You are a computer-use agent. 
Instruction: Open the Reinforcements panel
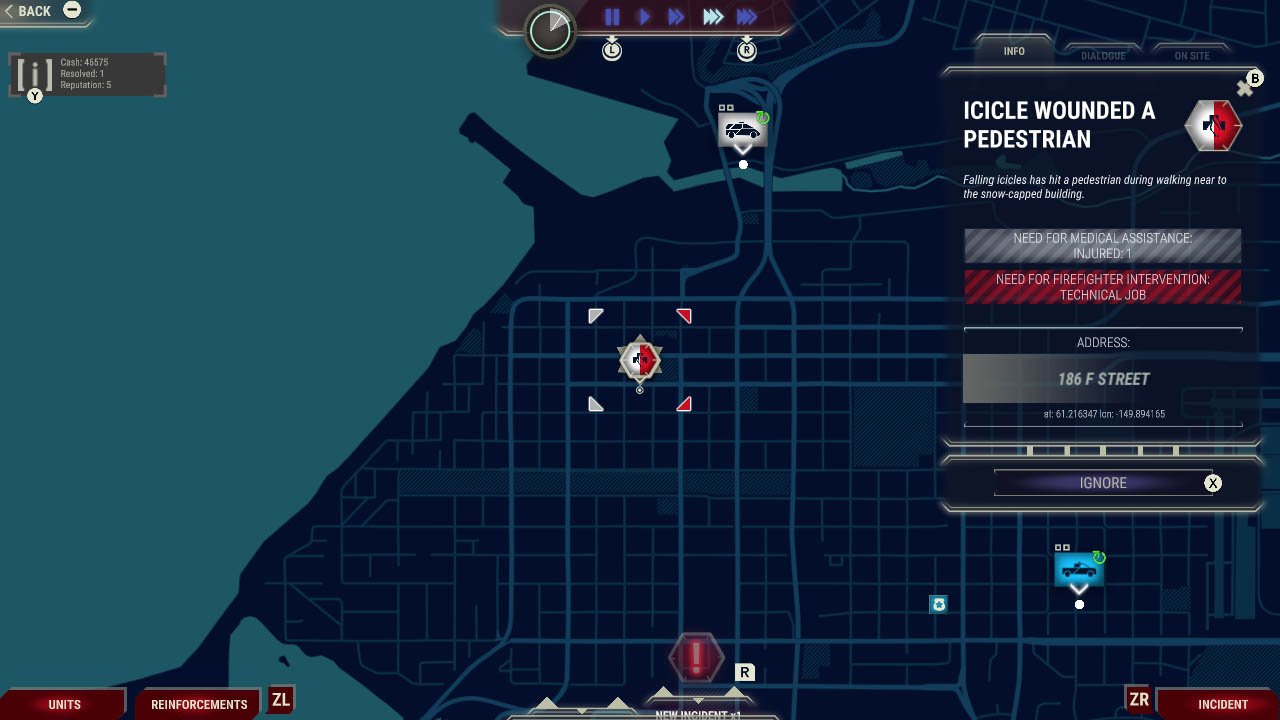pos(197,703)
